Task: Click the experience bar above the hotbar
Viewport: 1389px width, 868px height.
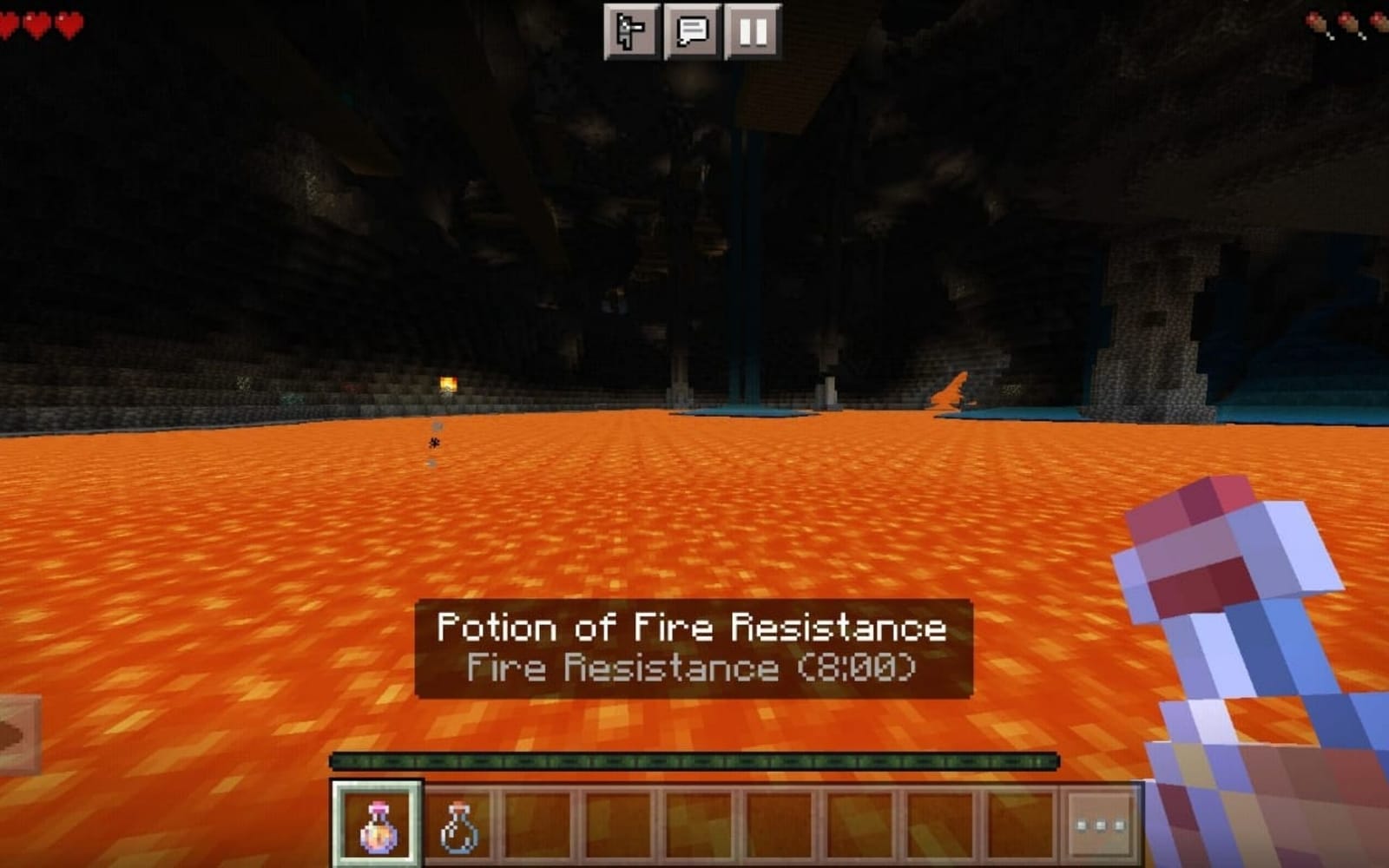Action: tap(694, 761)
